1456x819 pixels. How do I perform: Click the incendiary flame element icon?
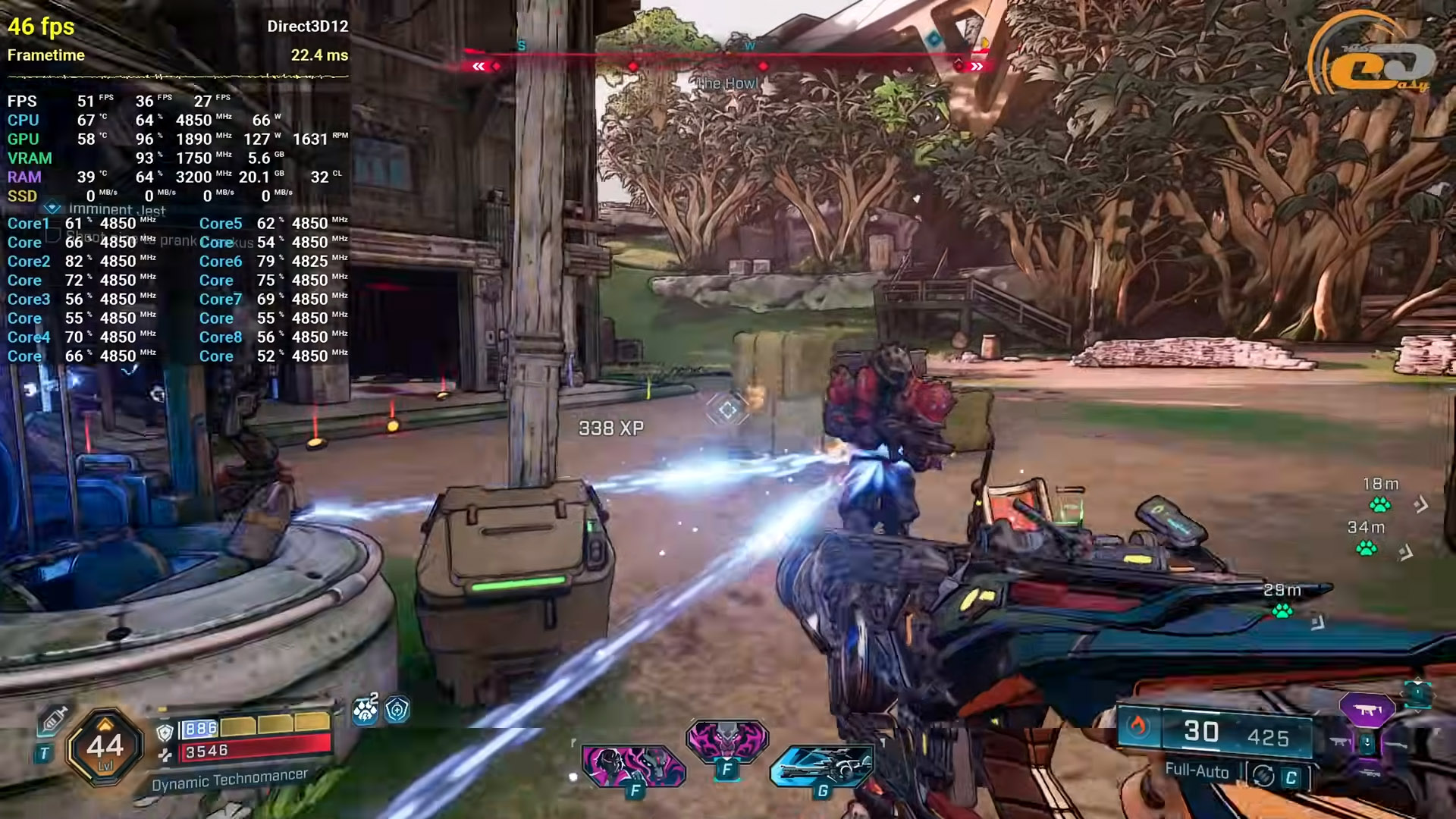coord(1137,726)
